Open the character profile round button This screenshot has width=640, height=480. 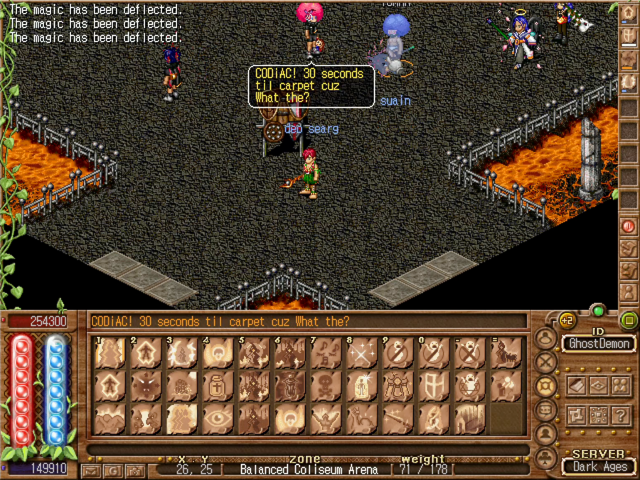point(546,338)
